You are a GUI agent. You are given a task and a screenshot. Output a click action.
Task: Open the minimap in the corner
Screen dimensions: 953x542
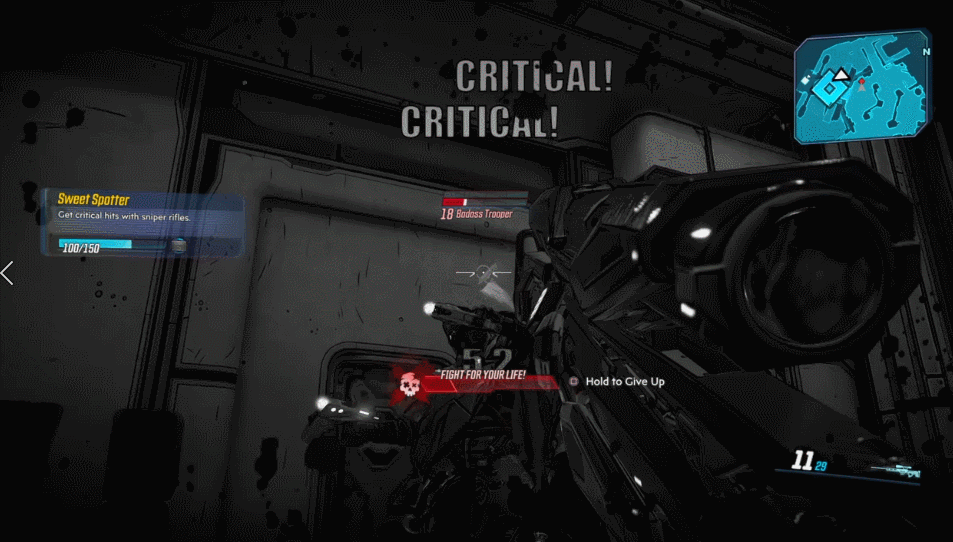pyautogui.click(x=863, y=91)
